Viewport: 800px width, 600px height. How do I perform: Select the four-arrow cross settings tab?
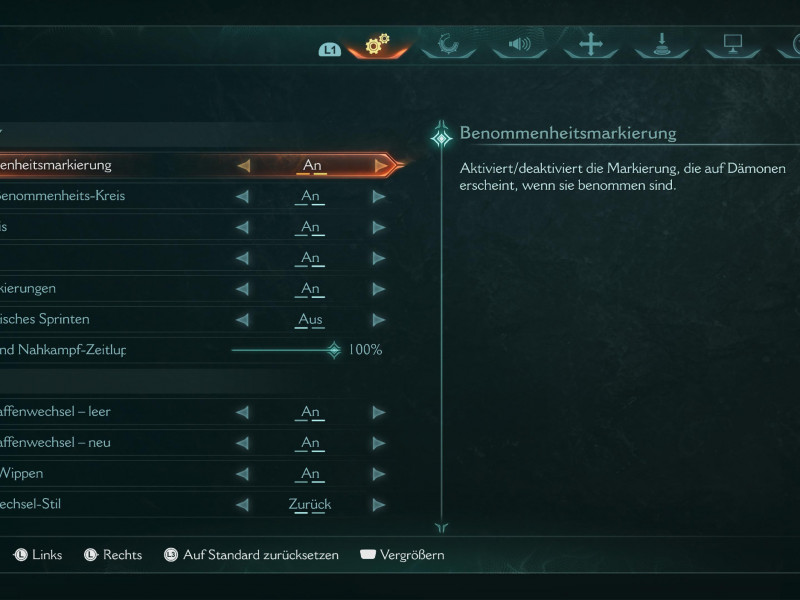coord(591,44)
